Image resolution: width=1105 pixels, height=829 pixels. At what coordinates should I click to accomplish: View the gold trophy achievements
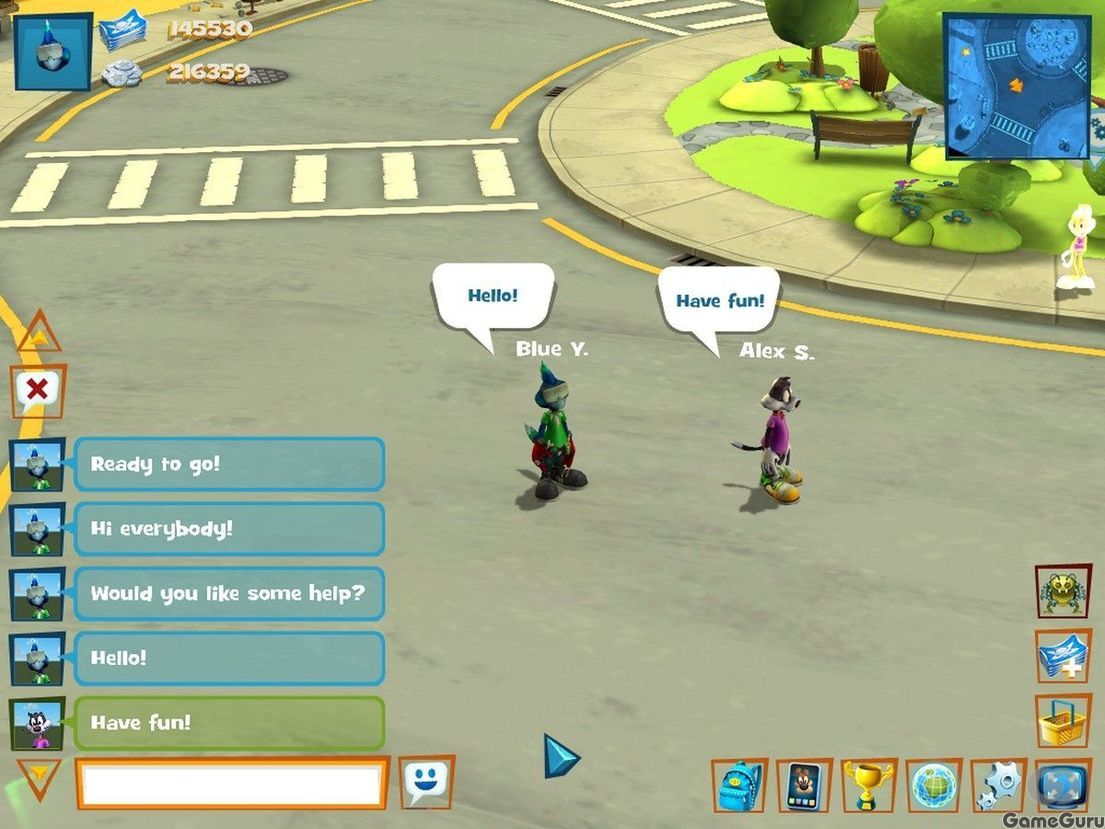[x=868, y=785]
